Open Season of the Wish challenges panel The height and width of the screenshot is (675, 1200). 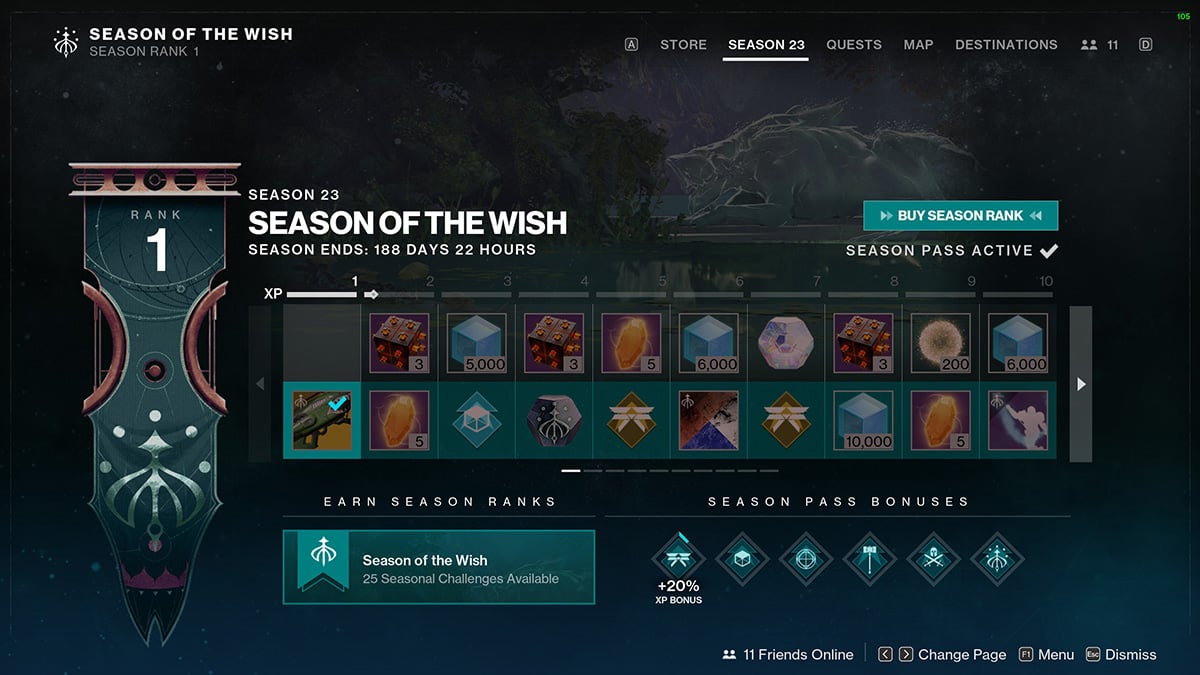point(438,568)
